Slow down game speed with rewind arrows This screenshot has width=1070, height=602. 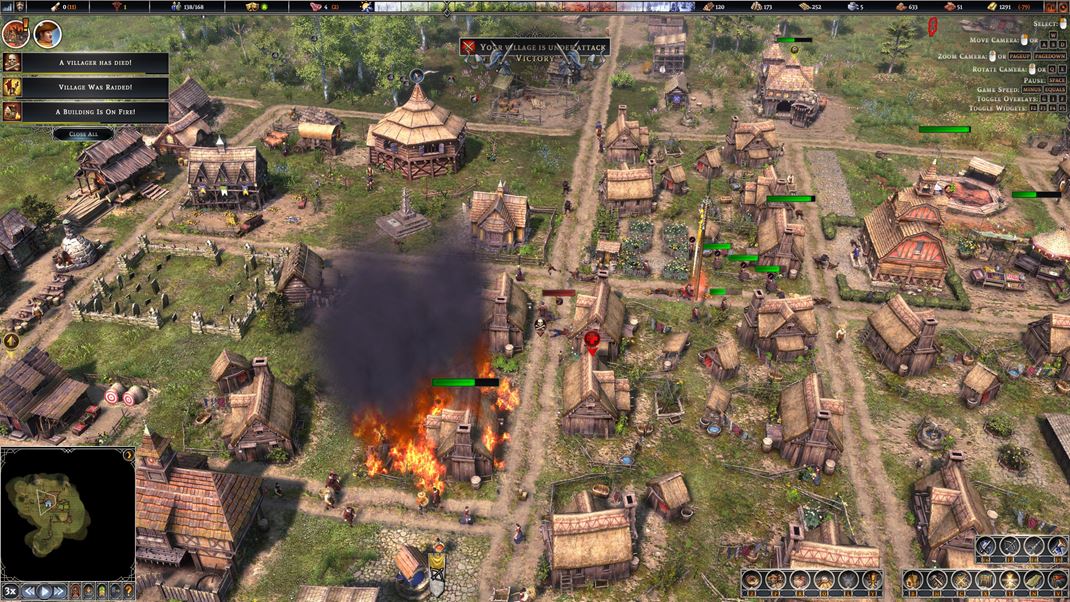(29, 591)
